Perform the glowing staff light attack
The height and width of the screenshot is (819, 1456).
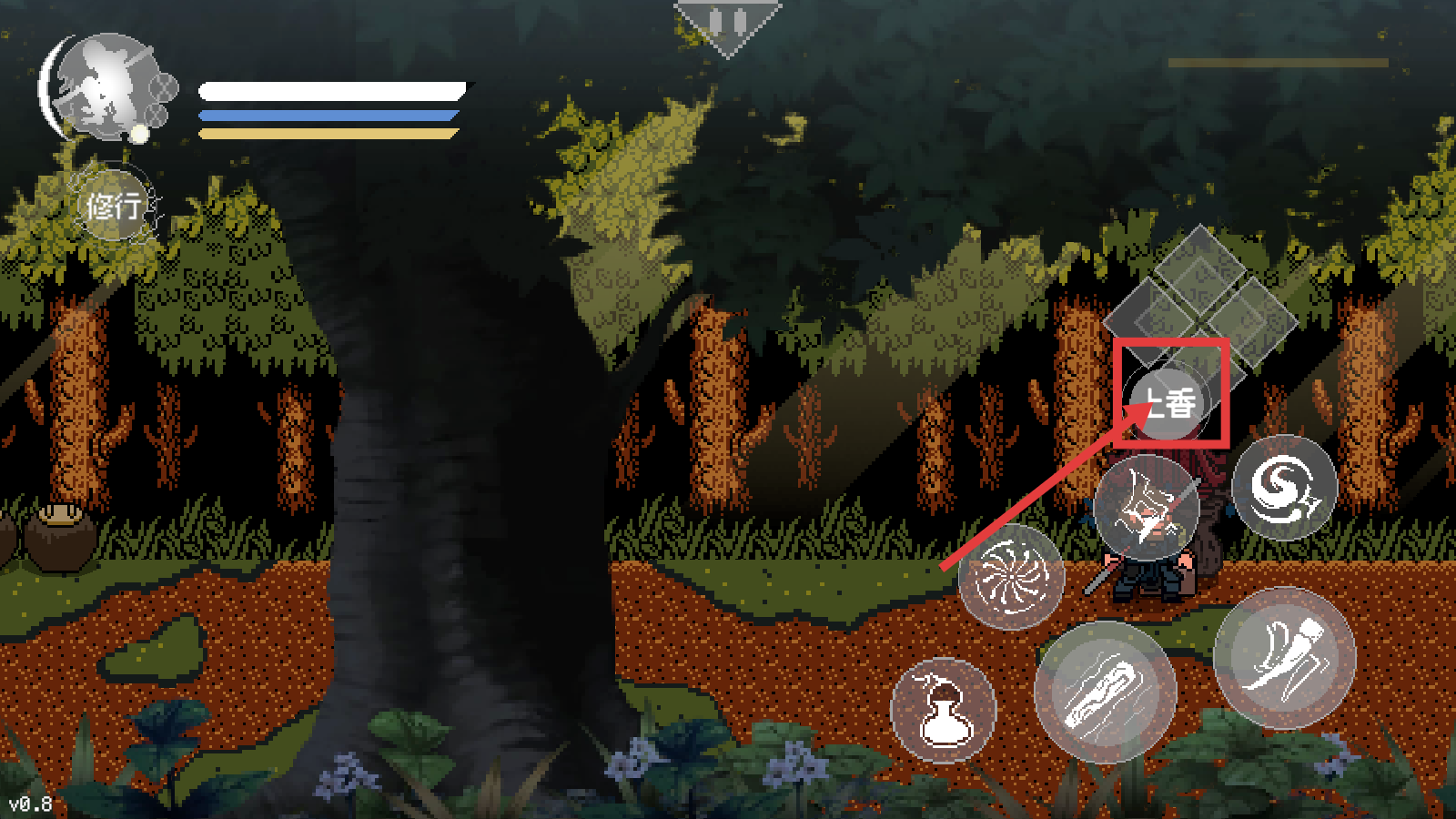pos(1105,693)
